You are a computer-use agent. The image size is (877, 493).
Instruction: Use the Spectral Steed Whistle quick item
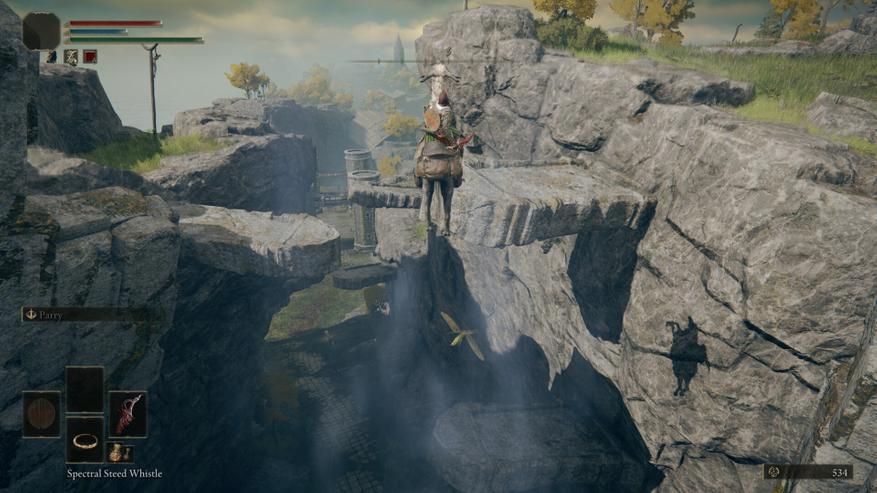(x=85, y=440)
